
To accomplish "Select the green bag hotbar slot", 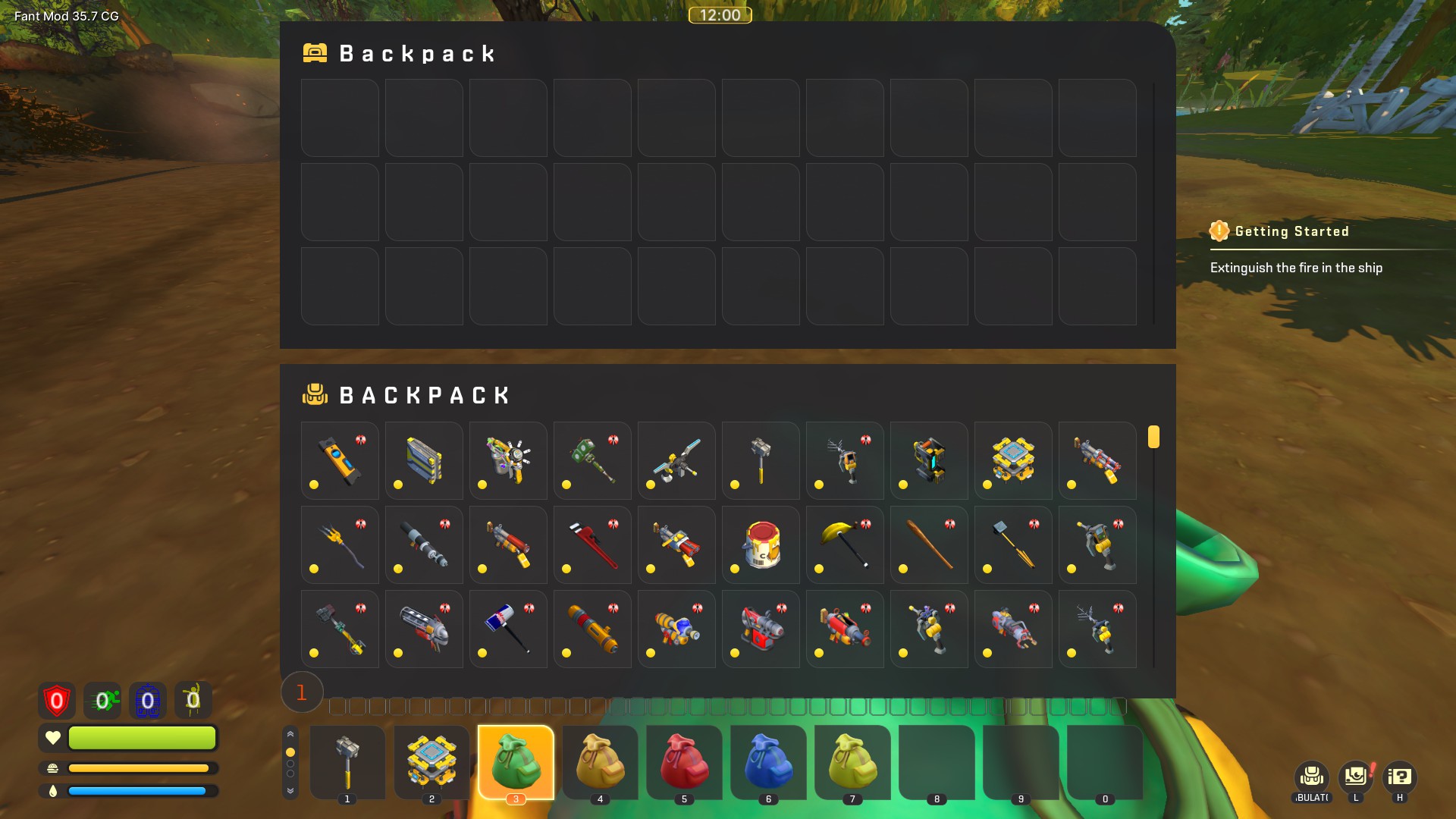I will 516,761.
